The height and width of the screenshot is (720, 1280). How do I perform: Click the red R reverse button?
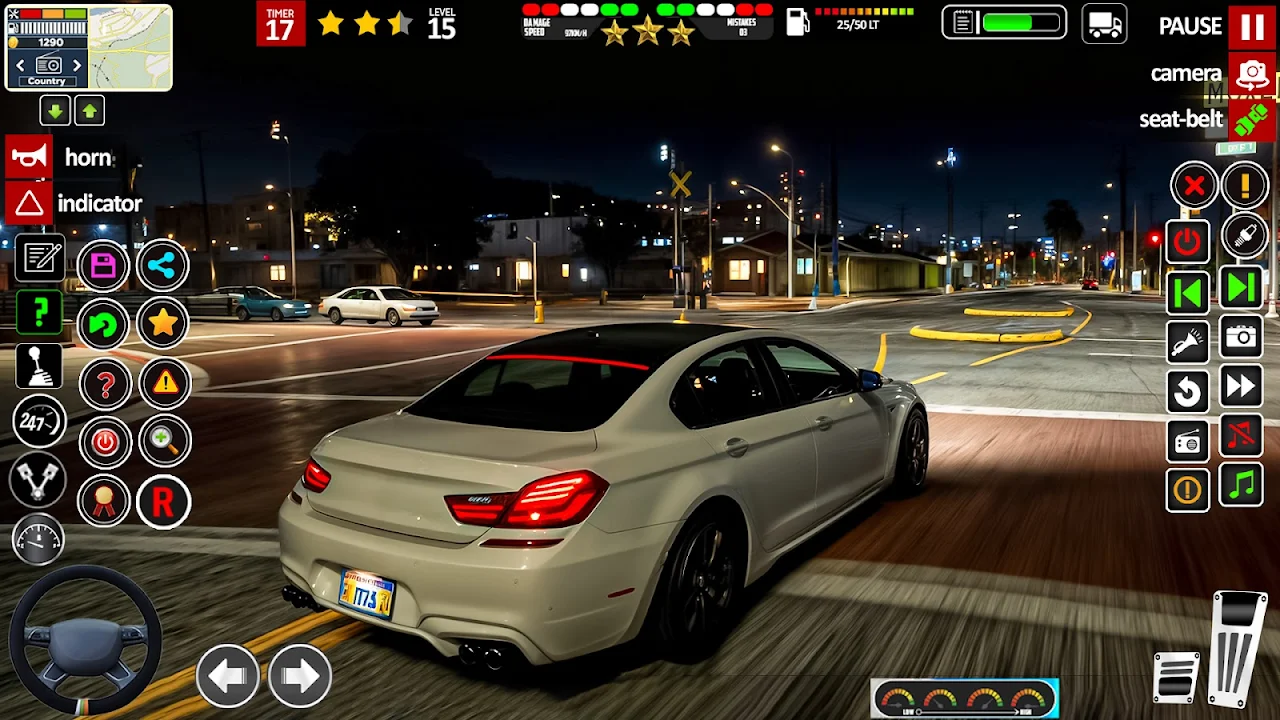coord(162,502)
